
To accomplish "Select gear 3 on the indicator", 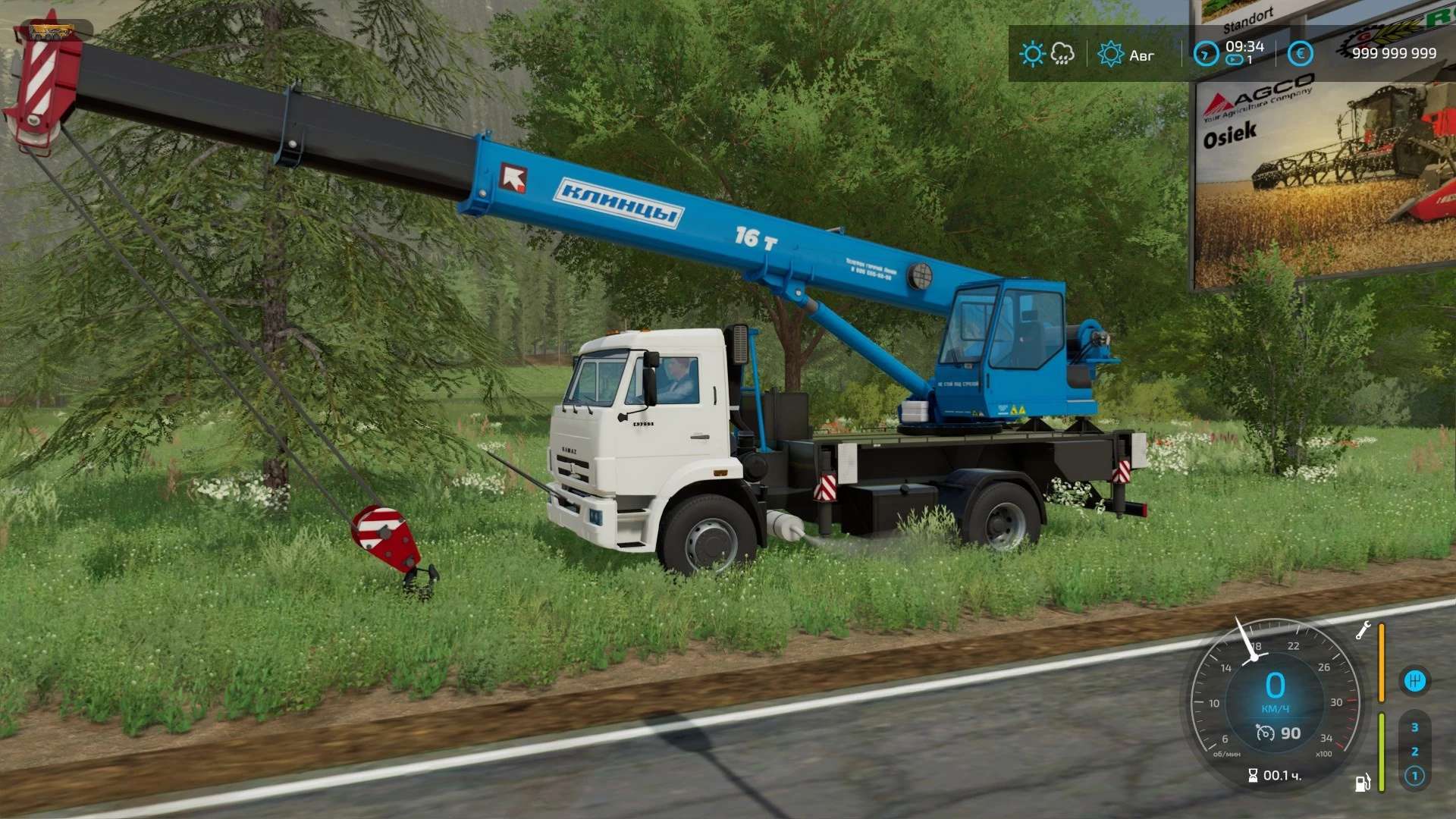I will pyautogui.click(x=1414, y=727).
